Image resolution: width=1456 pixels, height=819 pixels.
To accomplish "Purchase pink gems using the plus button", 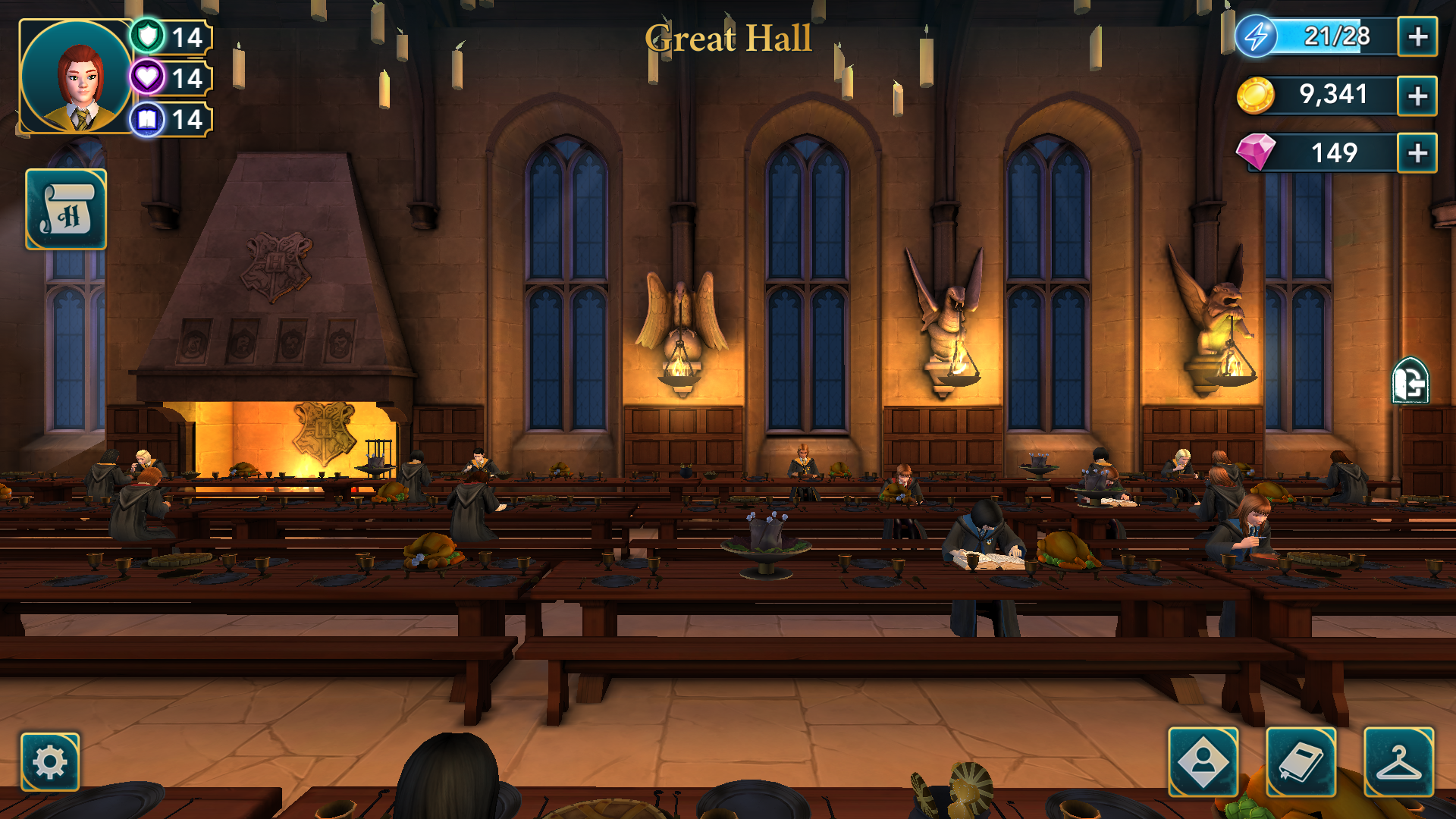I will (x=1417, y=153).
